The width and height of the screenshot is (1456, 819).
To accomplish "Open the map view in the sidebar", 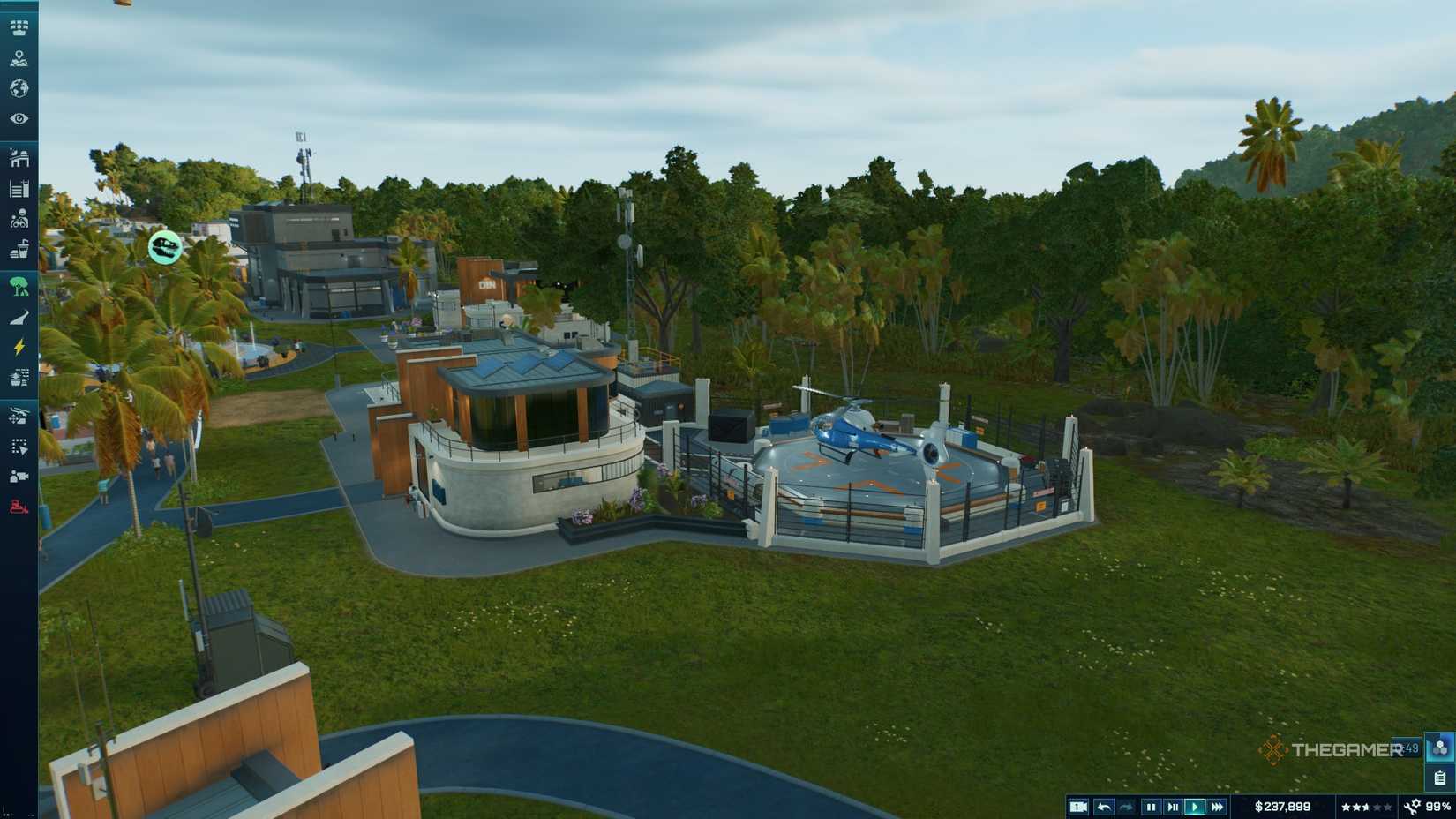I will point(19,60).
